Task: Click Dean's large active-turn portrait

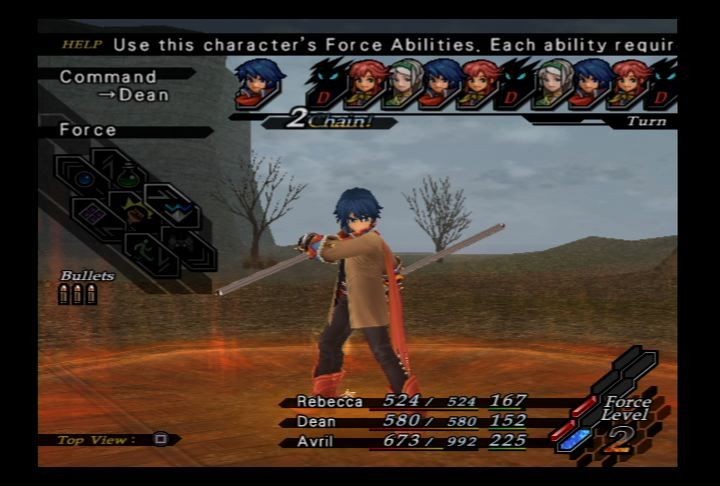Action: 259,84
